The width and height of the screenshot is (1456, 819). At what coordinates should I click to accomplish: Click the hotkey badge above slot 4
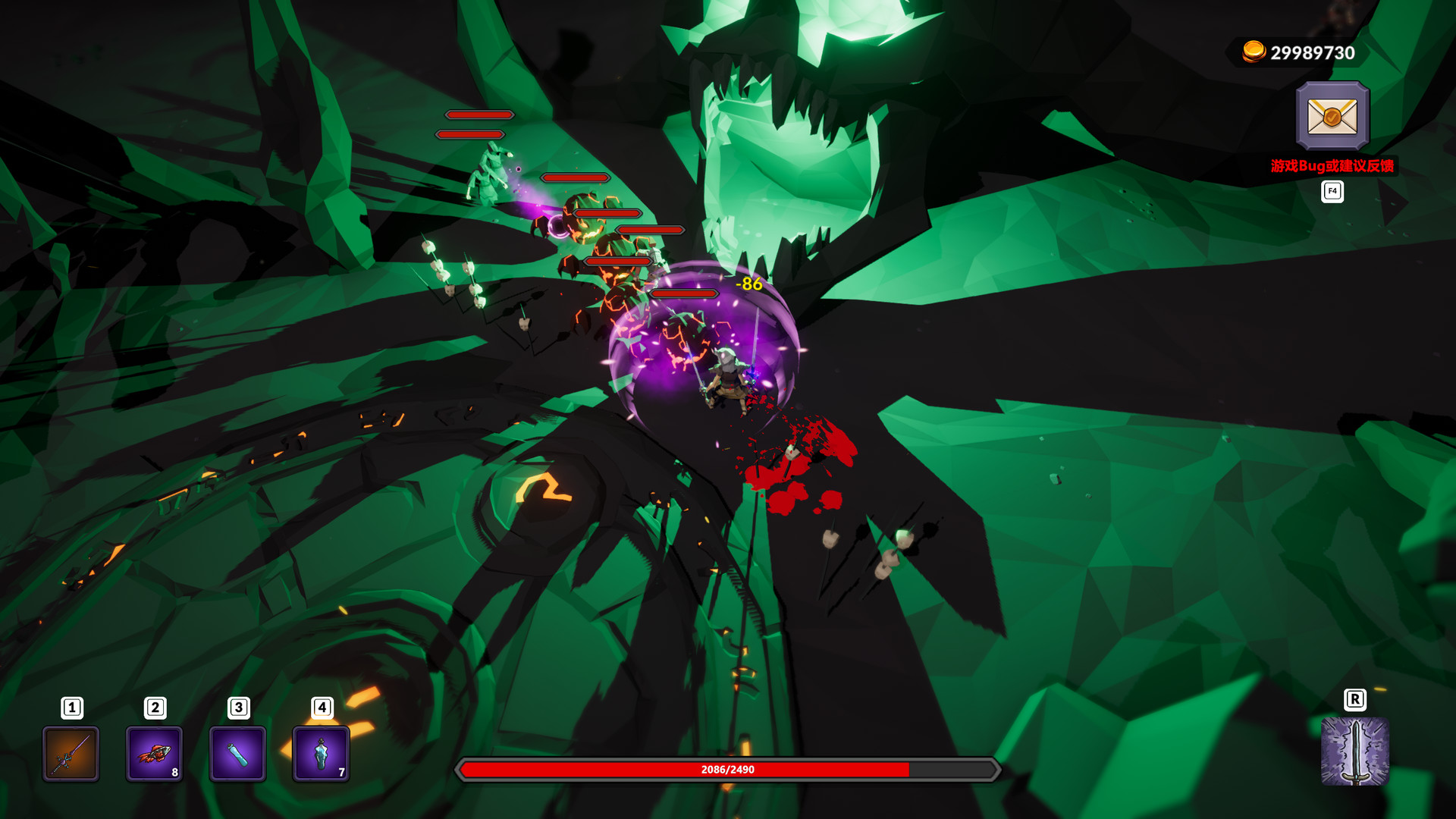(x=322, y=707)
